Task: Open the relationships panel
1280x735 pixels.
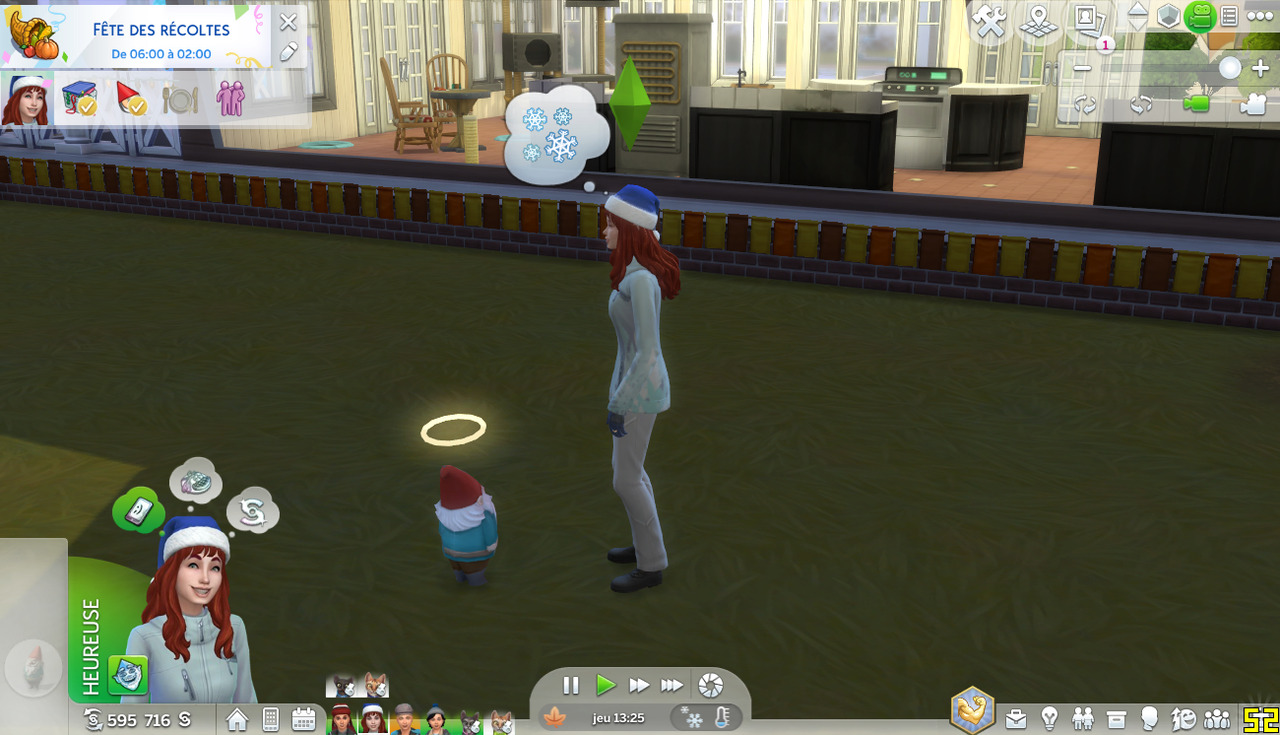Action: click(x=1083, y=718)
